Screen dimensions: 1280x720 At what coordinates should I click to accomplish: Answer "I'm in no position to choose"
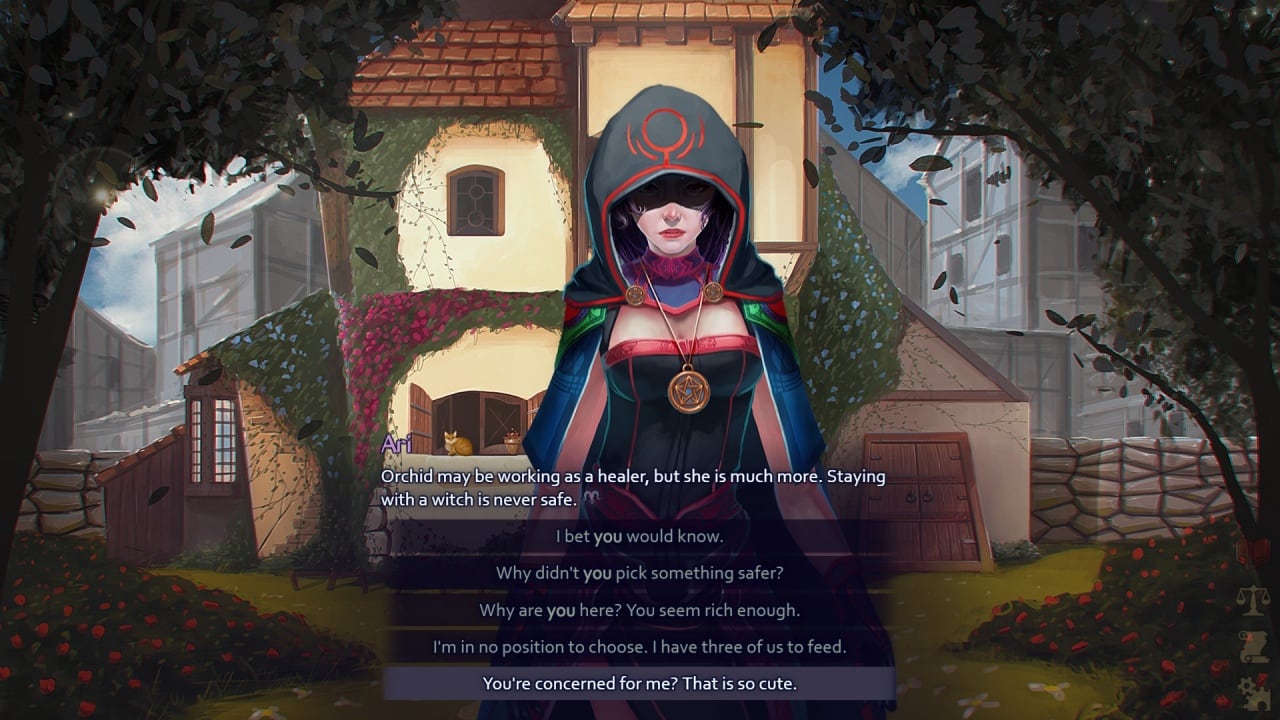(x=639, y=647)
